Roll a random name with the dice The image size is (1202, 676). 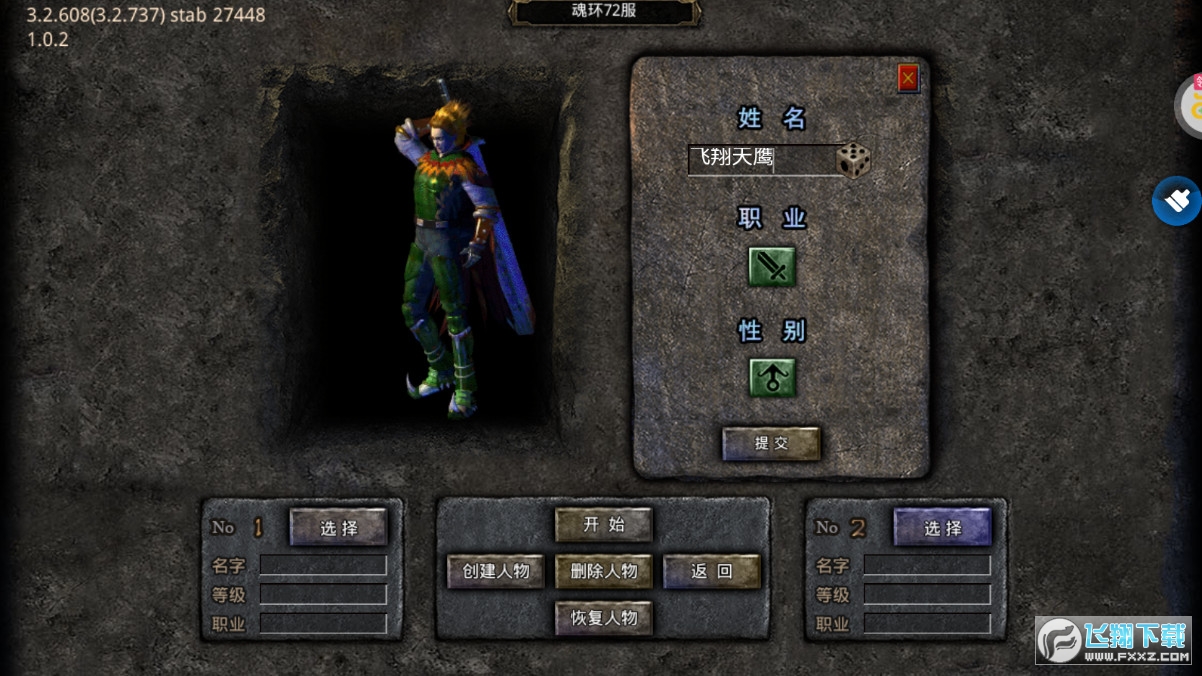(x=853, y=160)
